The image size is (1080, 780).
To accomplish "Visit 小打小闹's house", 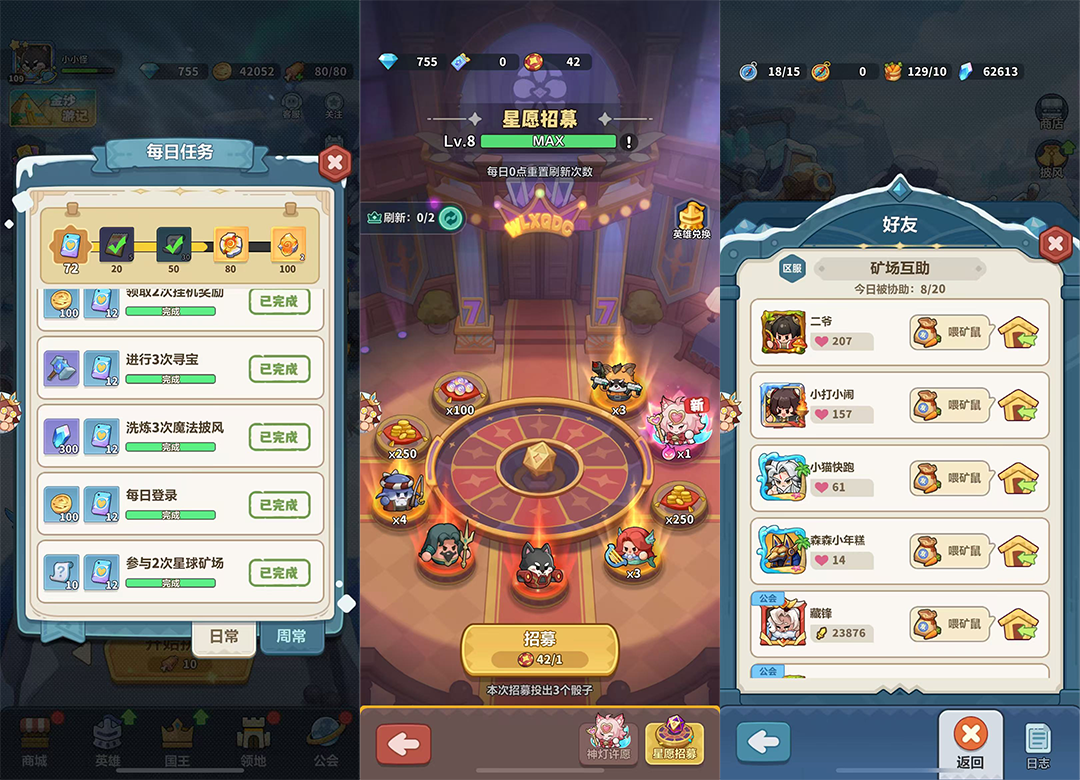I will 1017,405.
